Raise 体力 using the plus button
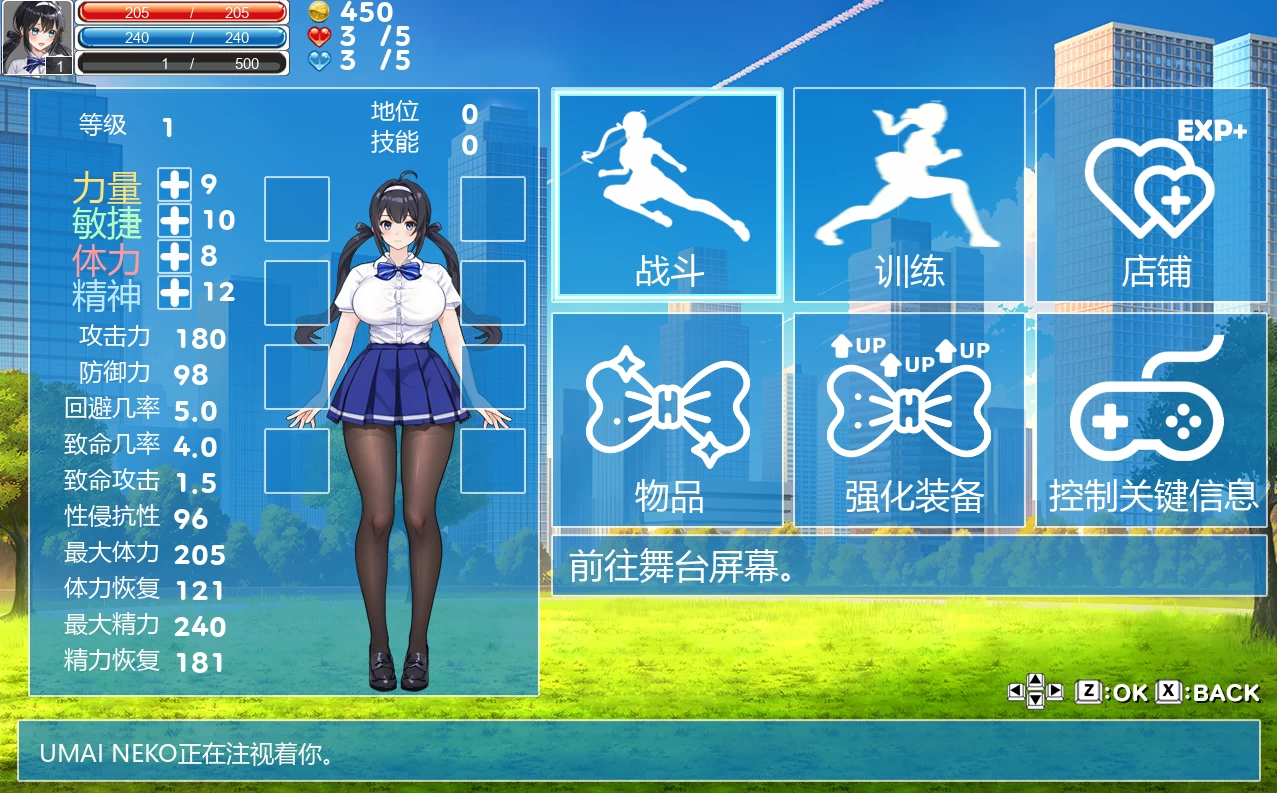Viewport: 1277px width, 793px height. pyautogui.click(x=175, y=256)
